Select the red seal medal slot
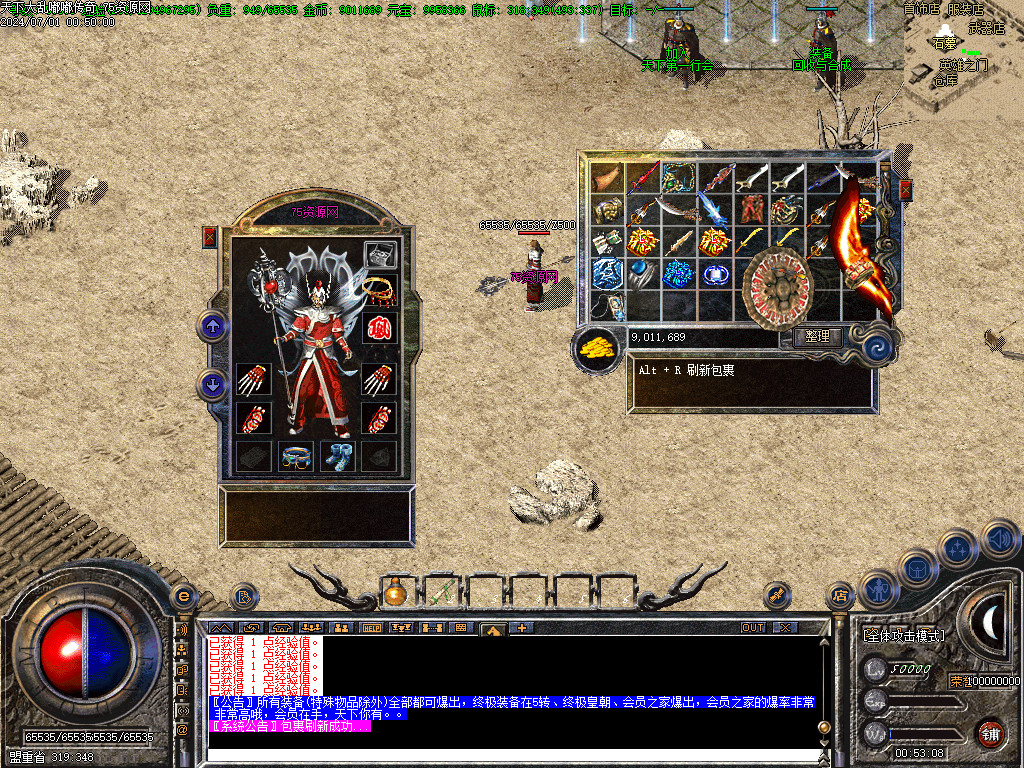The width and height of the screenshot is (1024, 768). (x=379, y=328)
